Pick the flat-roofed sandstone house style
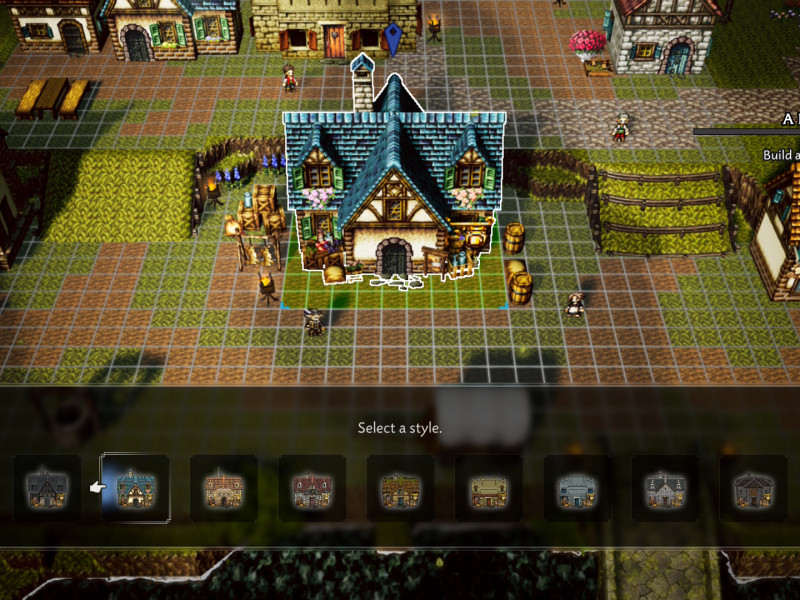 click(x=488, y=488)
